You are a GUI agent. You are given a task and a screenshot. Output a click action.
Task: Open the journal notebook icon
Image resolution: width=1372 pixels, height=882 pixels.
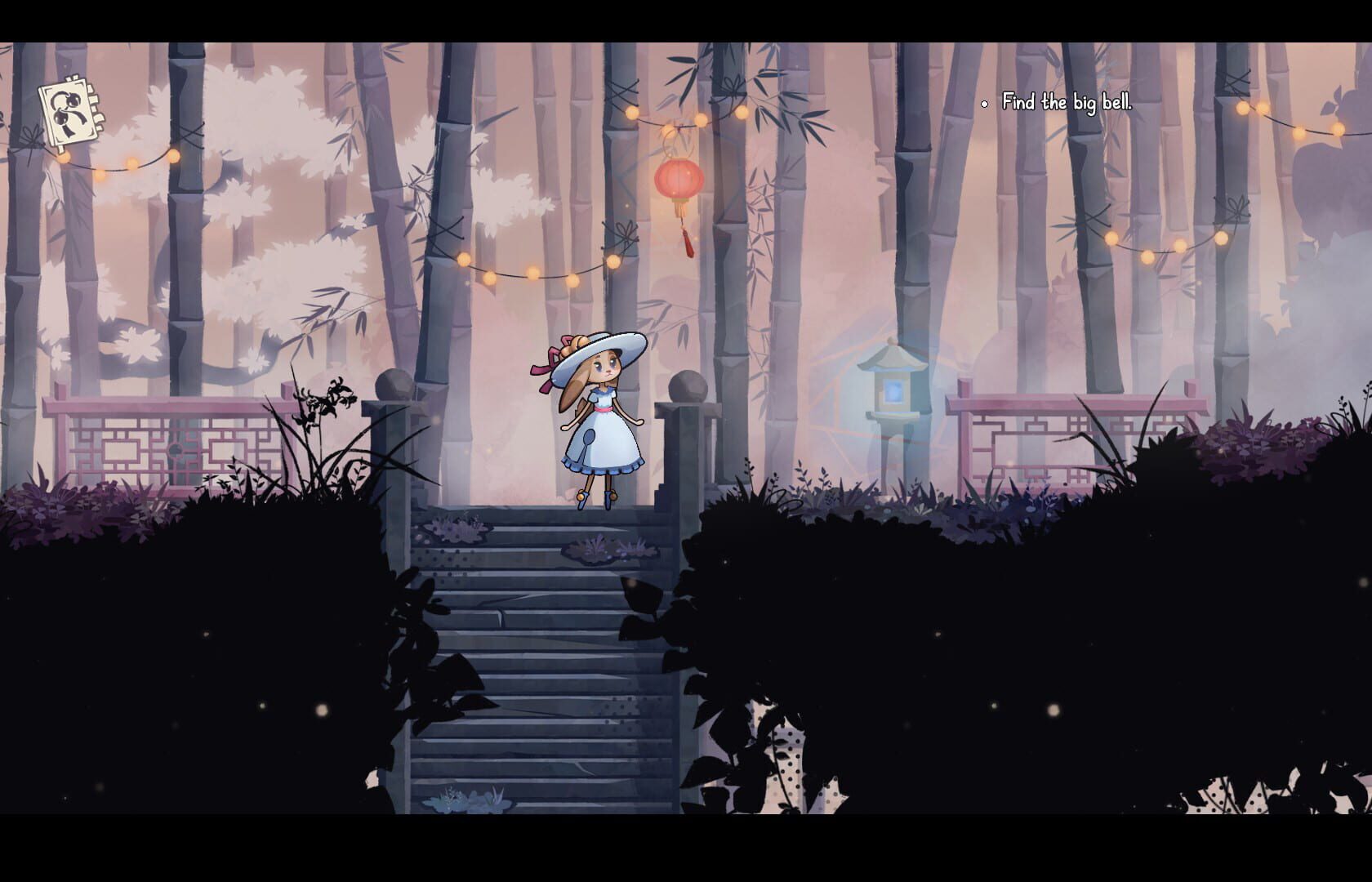(69, 110)
